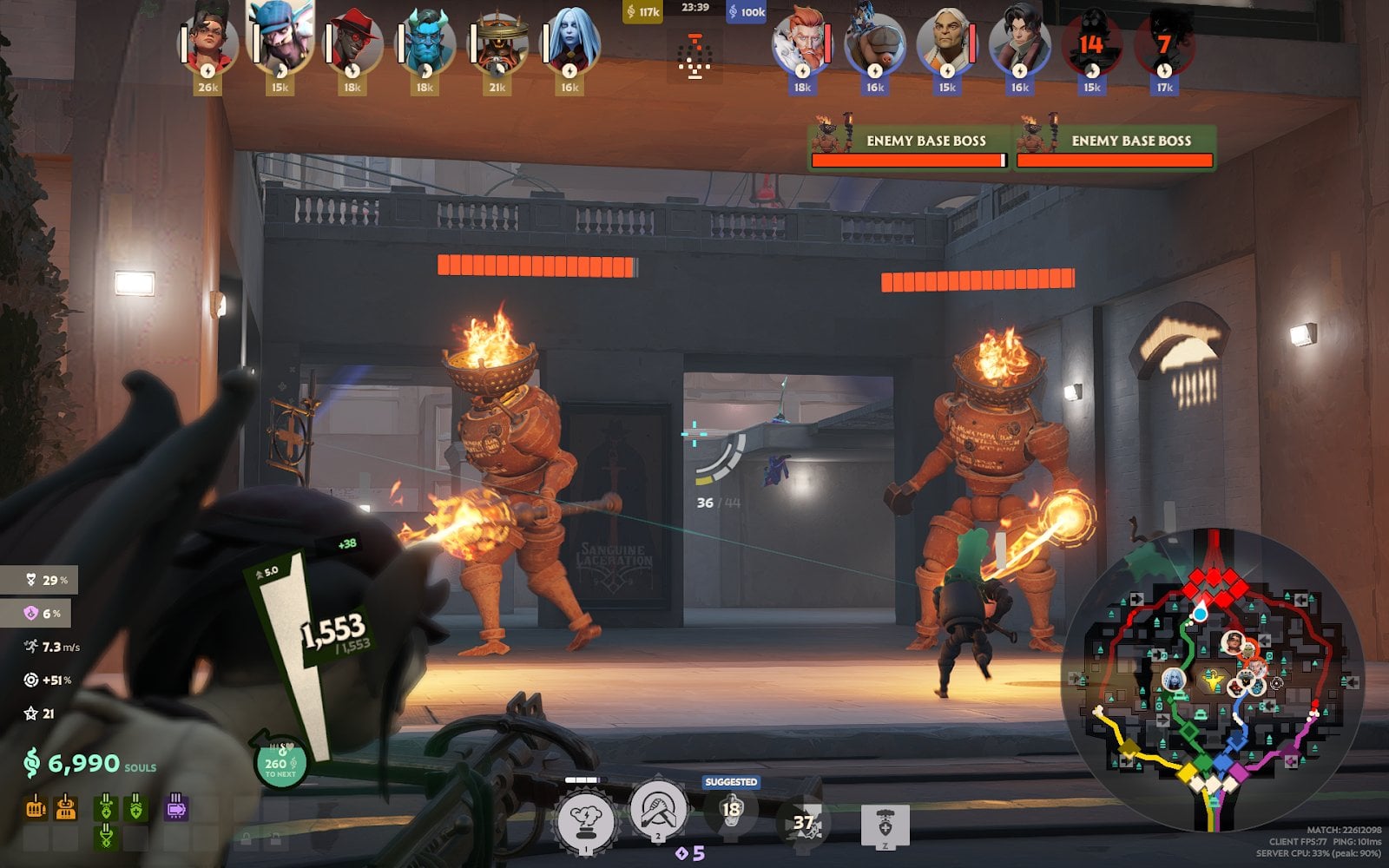
Task: Select the orange ammo magazine item
Action: coord(36,807)
